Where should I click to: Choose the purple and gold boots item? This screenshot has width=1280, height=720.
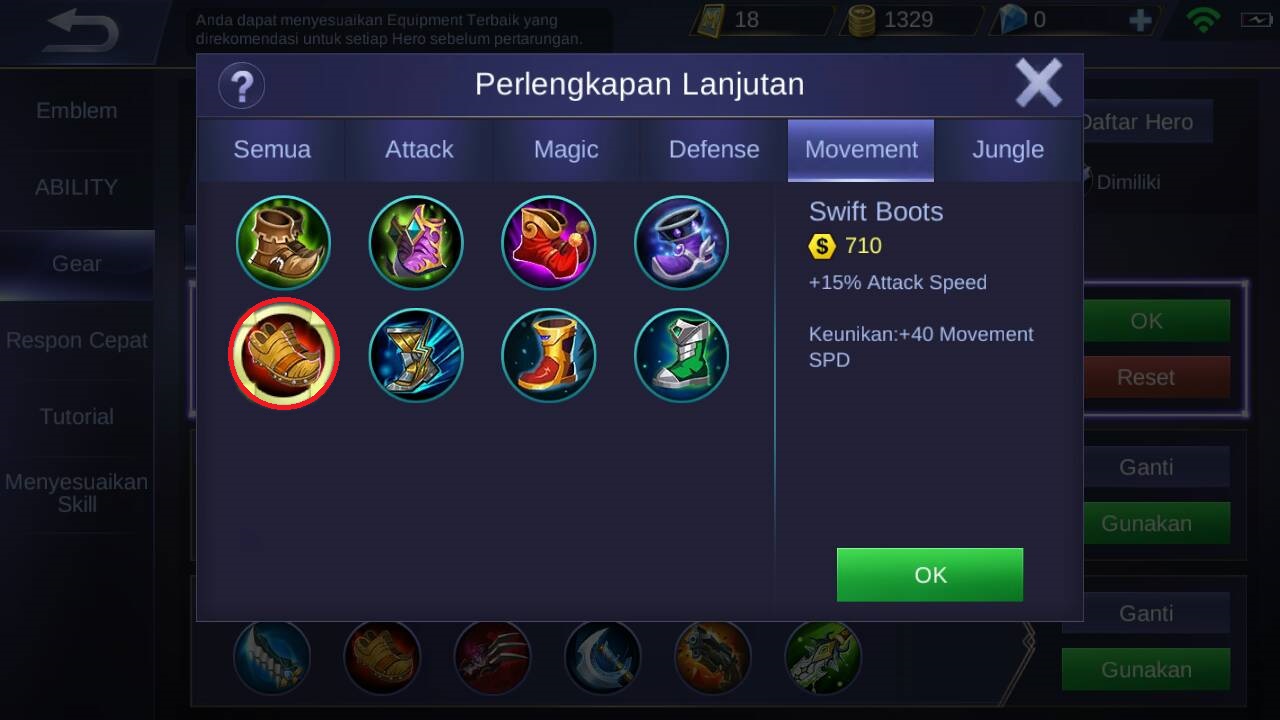click(x=416, y=242)
